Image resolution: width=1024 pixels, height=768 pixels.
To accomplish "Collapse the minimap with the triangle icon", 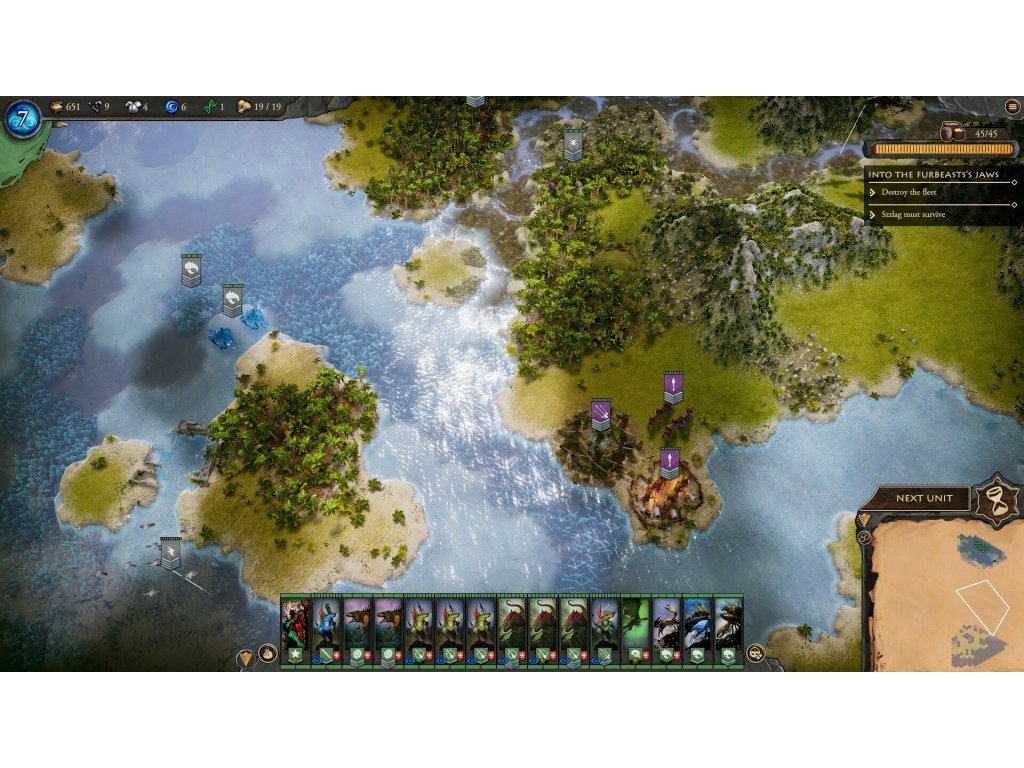I will coord(864,520).
